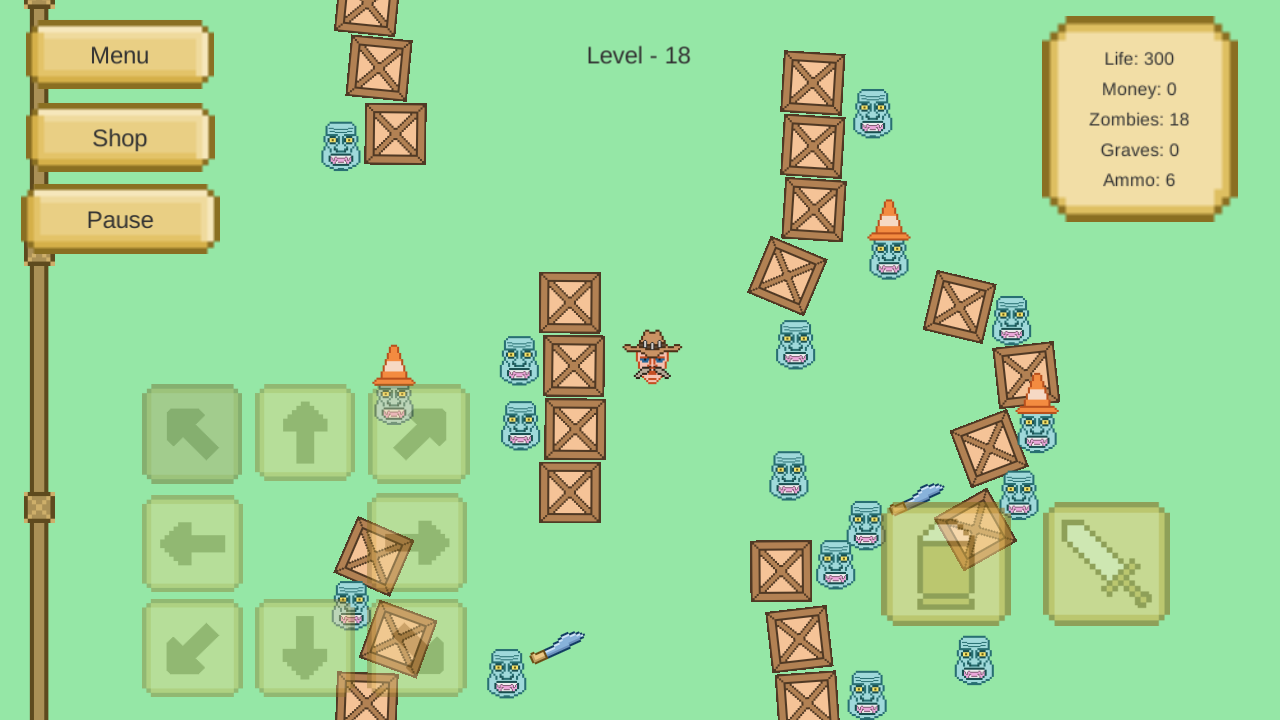Select the bullet ammo weapon icon
Image resolution: width=1280 pixels, height=720 pixels.
(x=944, y=565)
